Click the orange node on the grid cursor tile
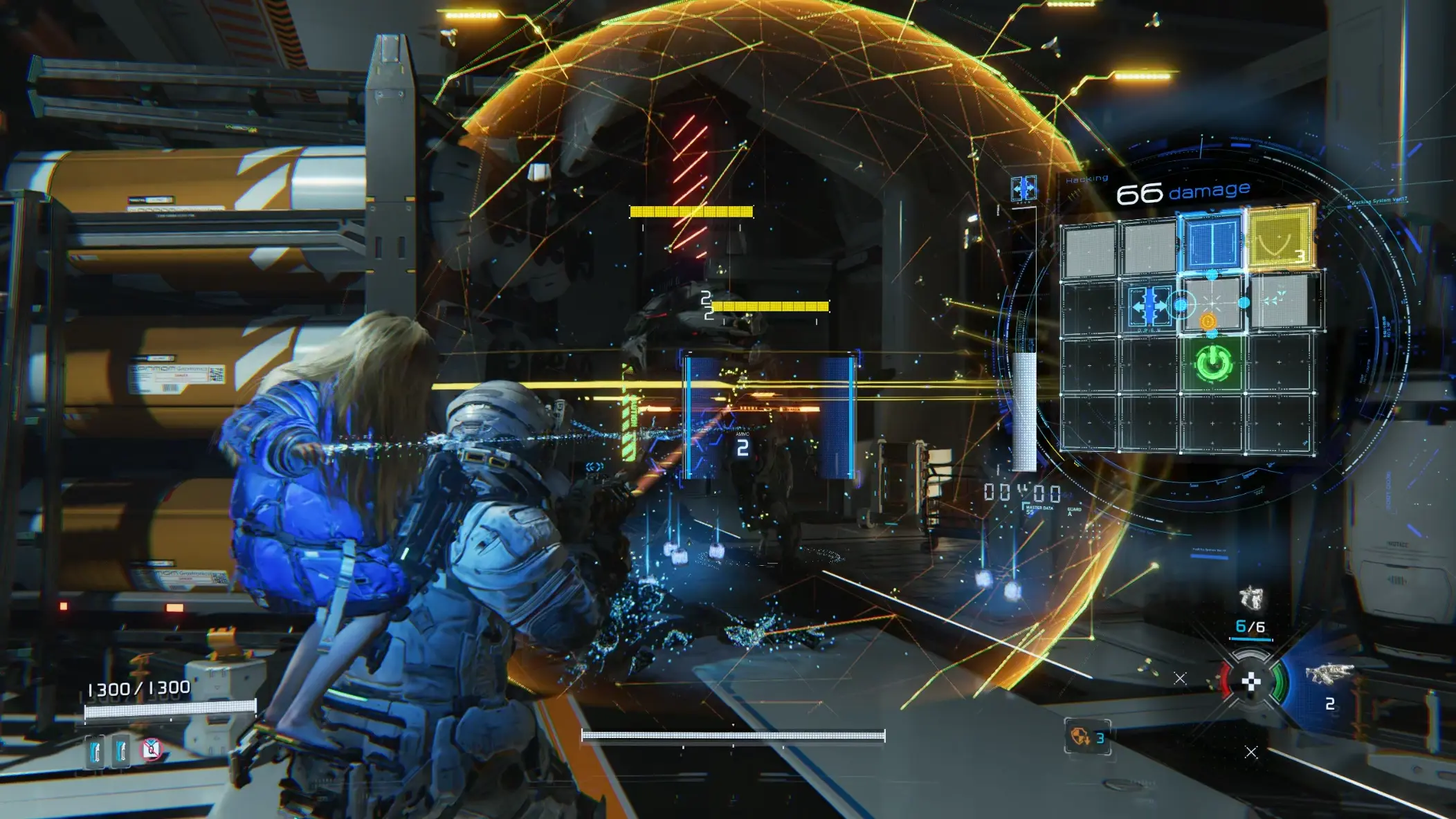 (1208, 322)
